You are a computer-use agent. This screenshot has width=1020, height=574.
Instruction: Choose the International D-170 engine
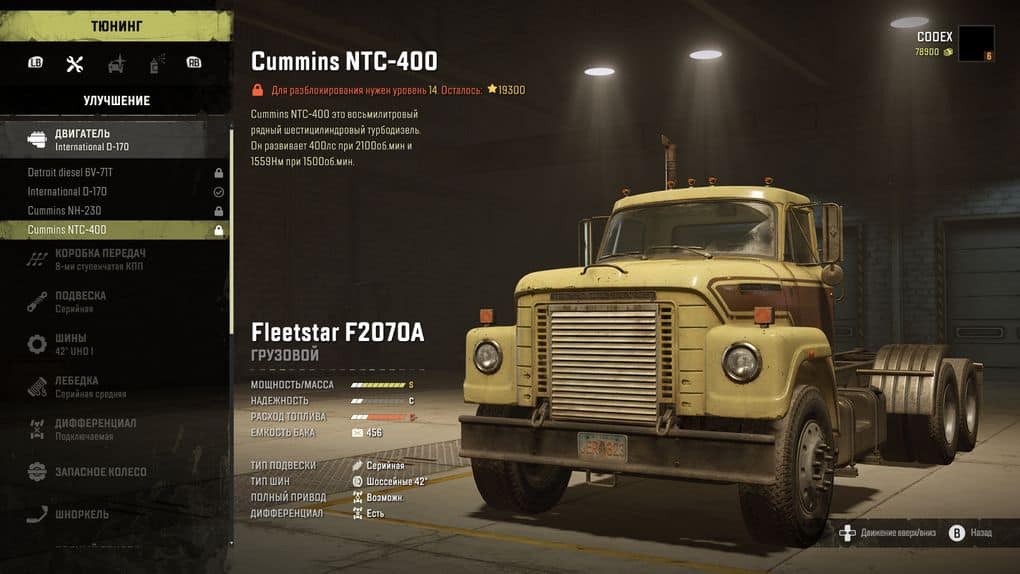[x=114, y=192]
